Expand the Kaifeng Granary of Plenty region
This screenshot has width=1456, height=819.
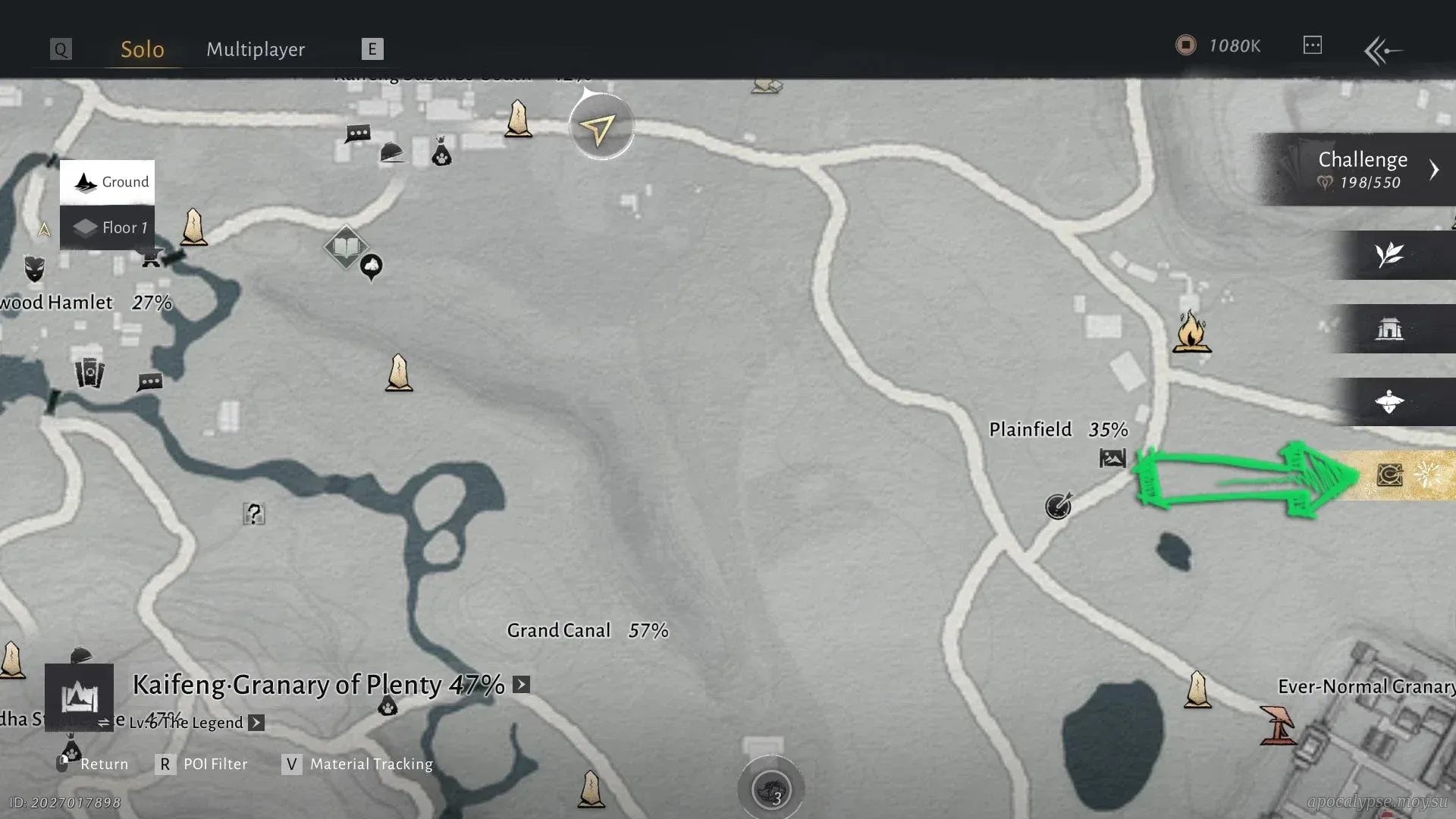[521, 685]
